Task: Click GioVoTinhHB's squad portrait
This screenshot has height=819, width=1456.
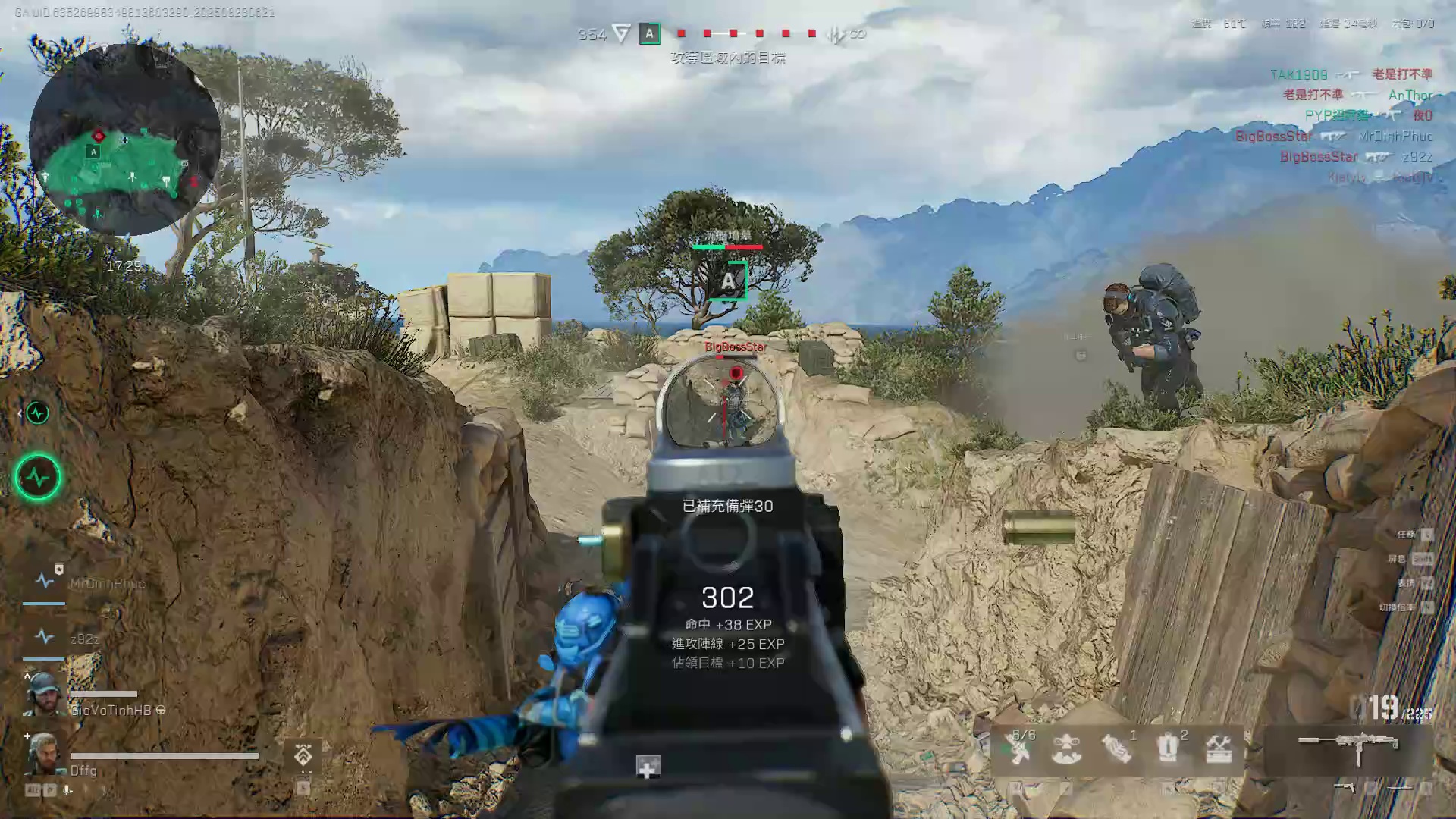Action: [x=43, y=693]
